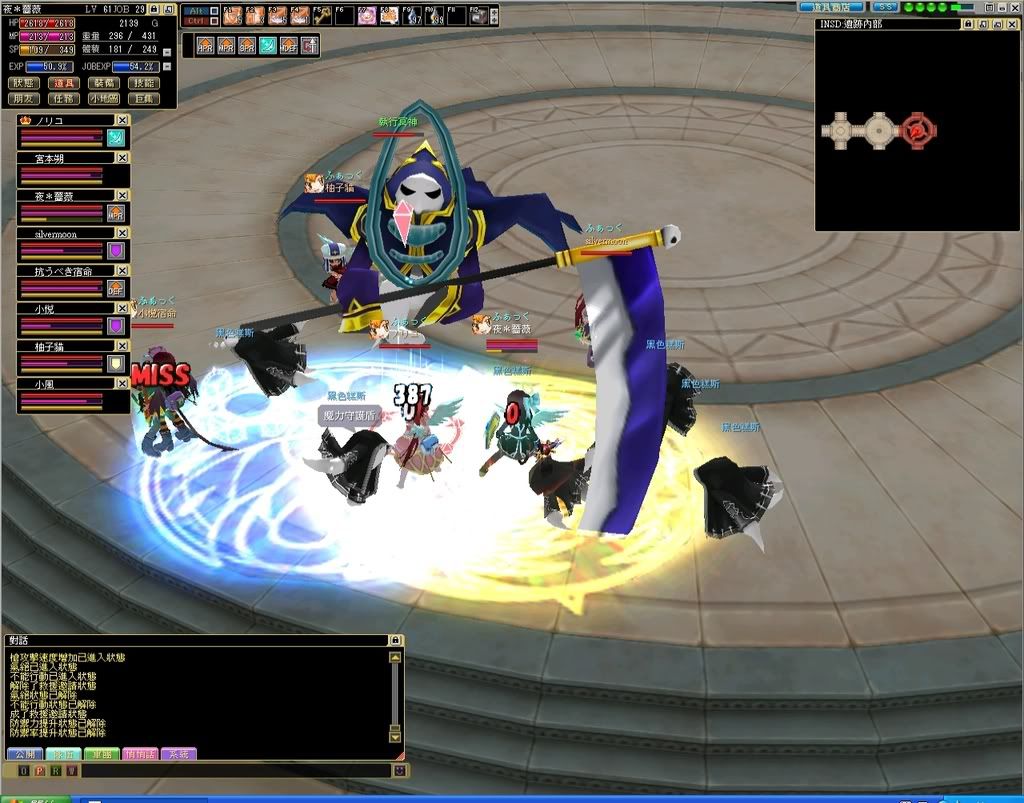Click the dungeon minimap room layout
Viewport: 1024px width, 803px height.
[x=878, y=128]
